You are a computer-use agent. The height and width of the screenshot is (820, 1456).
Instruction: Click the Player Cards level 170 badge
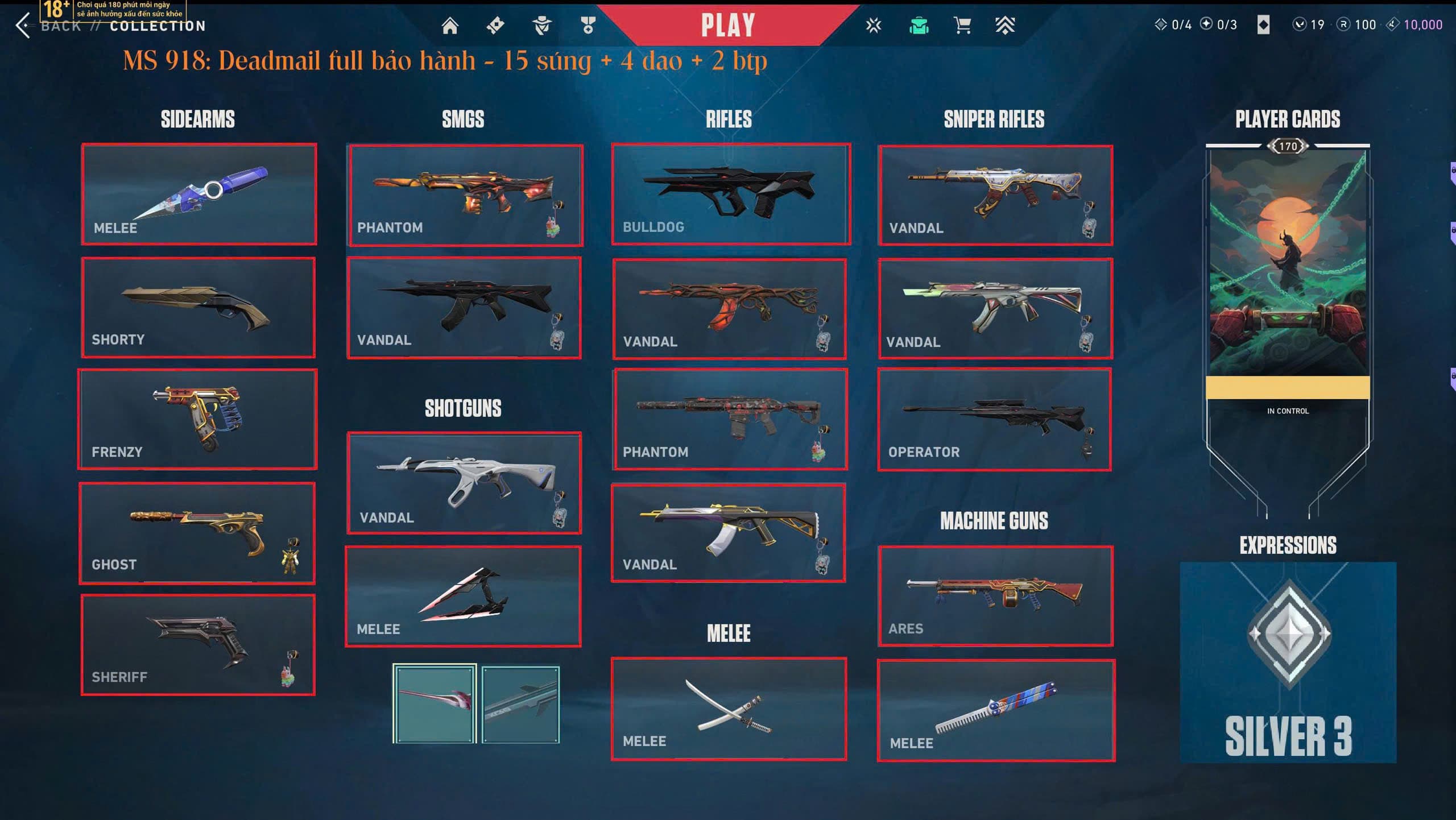[x=1287, y=147]
